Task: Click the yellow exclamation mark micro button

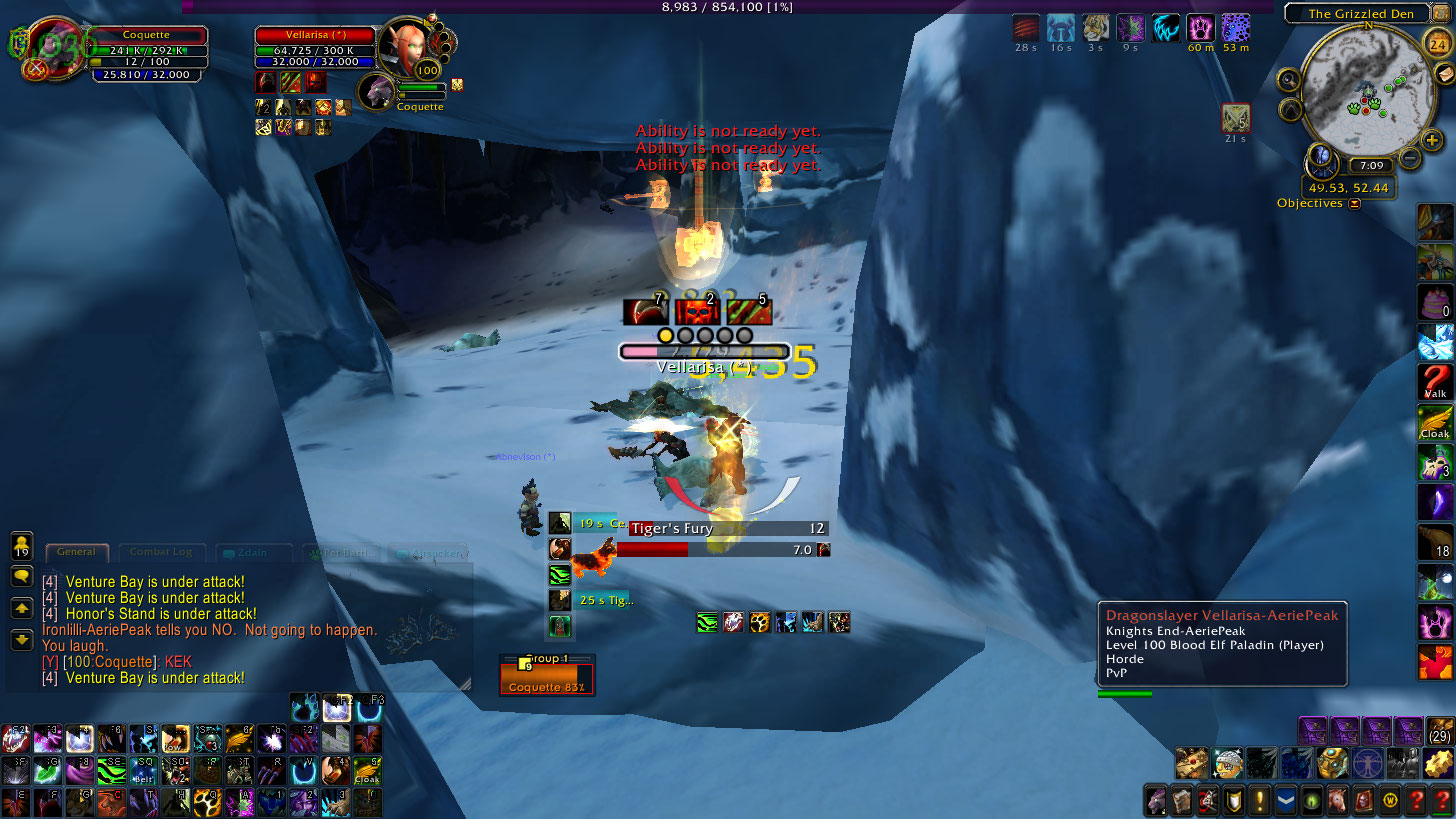Action: [x=1259, y=800]
